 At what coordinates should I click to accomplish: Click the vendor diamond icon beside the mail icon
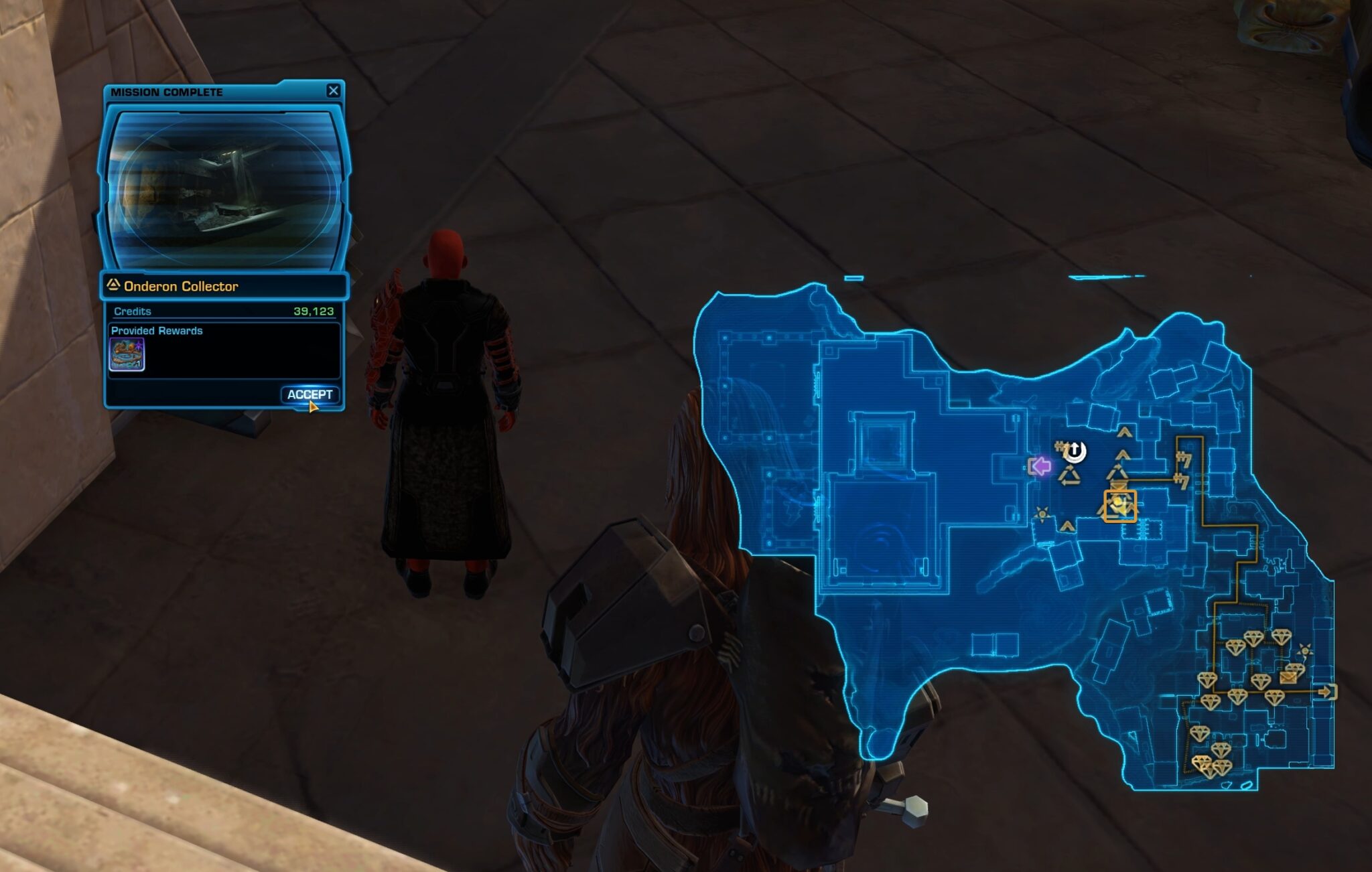click(x=1295, y=668)
